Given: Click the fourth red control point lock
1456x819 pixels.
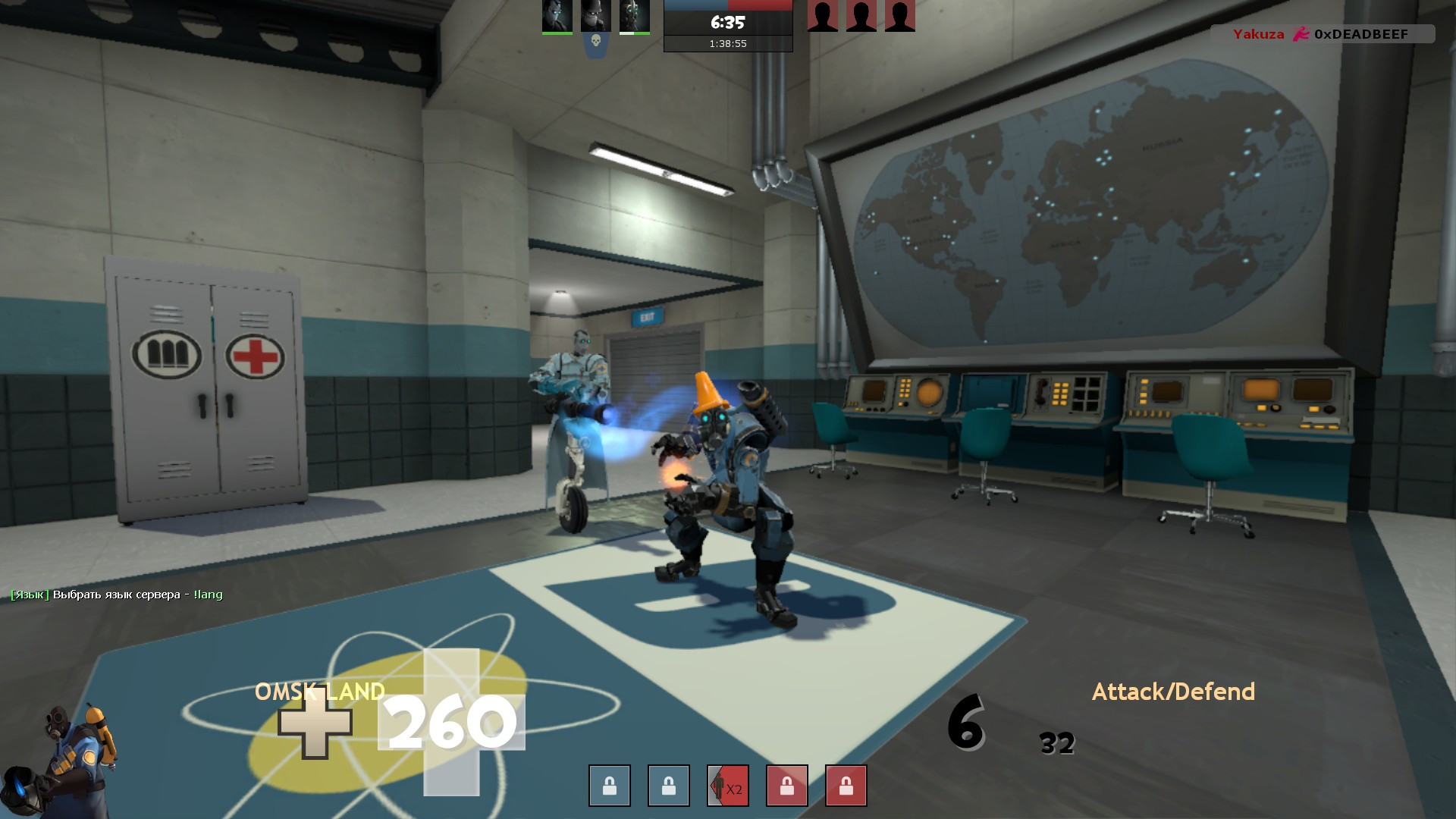Looking at the screenshot, I should coord(786,786).
